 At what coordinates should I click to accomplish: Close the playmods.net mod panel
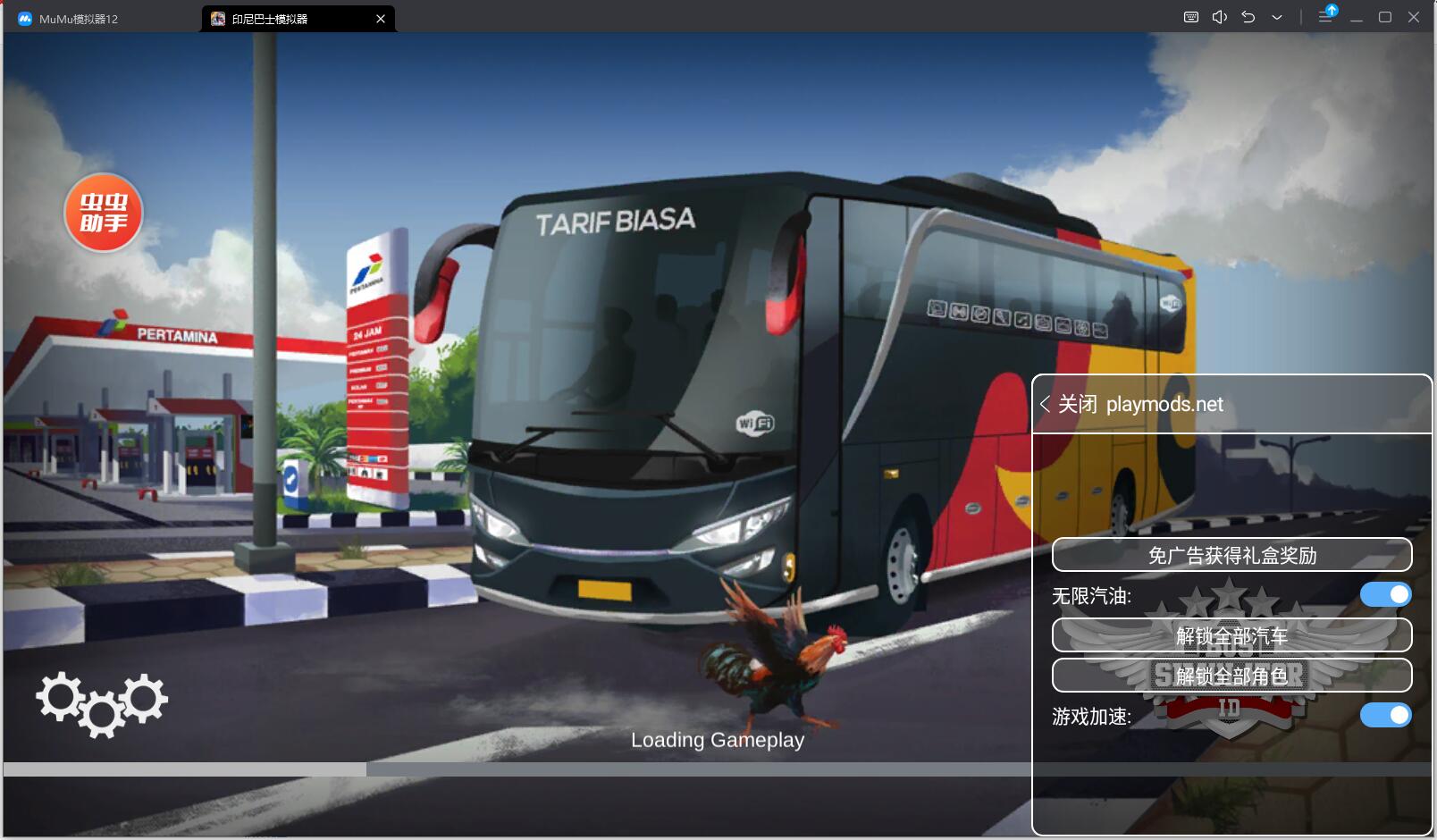pyautogui.click(x=1069, y=404)
